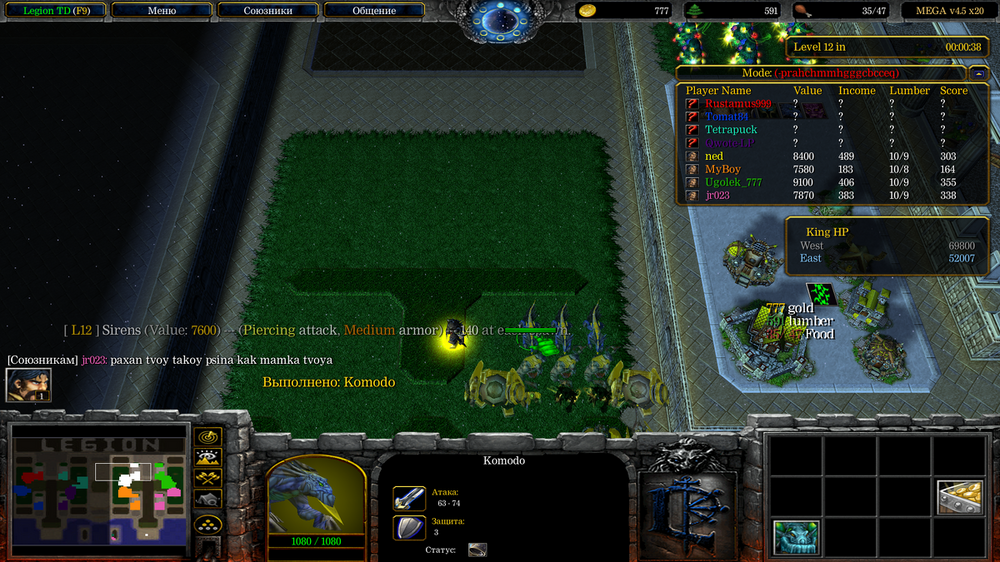Open the Меню game menu

click(162, 11)
